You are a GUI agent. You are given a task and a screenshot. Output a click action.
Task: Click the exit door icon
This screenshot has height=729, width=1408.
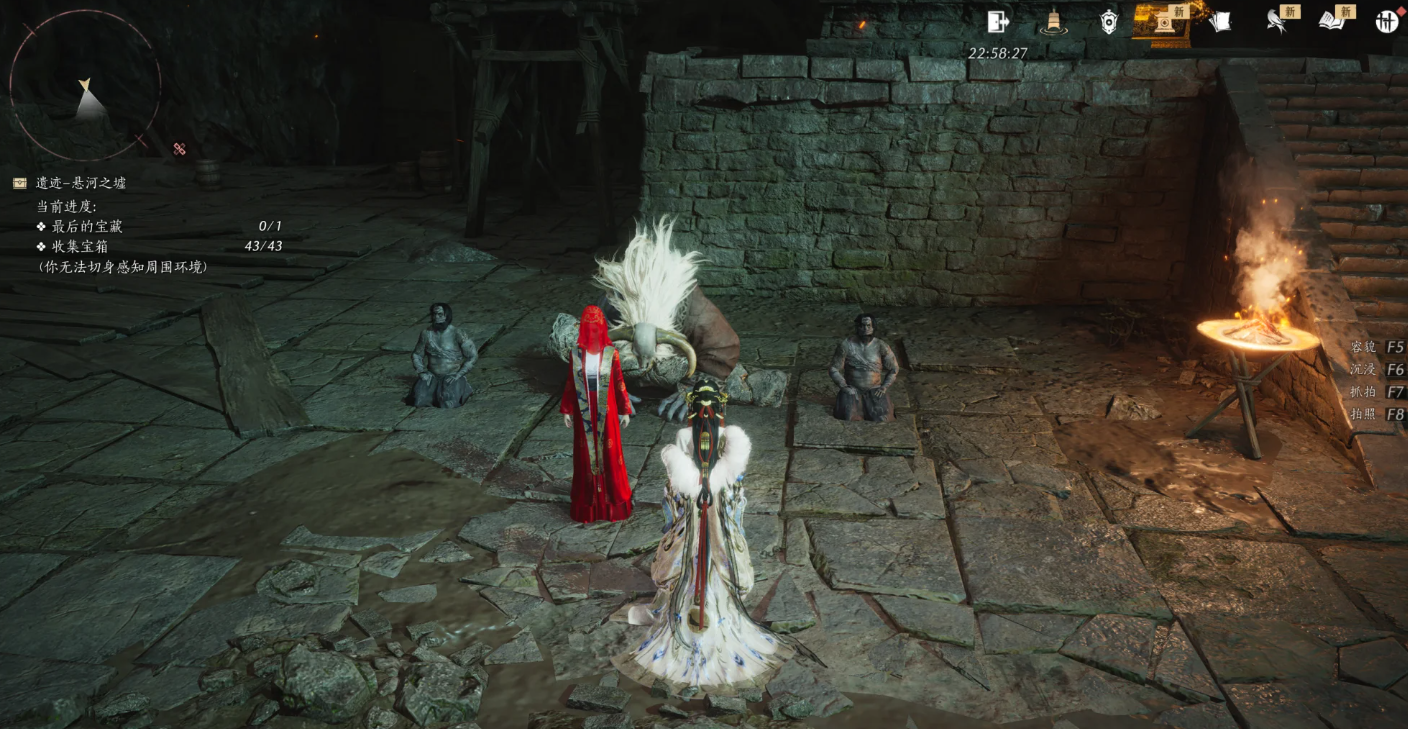[997, 22]
